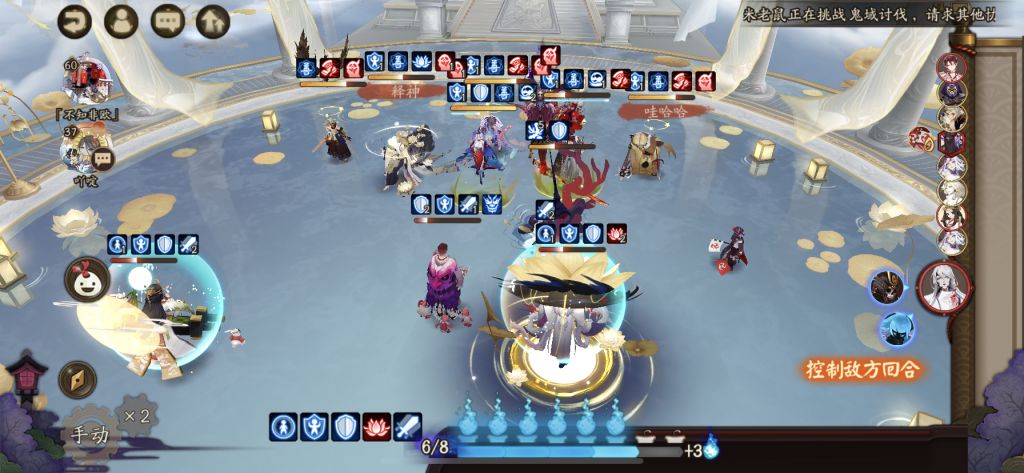Screen dimensions: 1024x473
Task: Open chat bubble on level 37 teammate
Action: pyautogui.click(x=102, y=158)
